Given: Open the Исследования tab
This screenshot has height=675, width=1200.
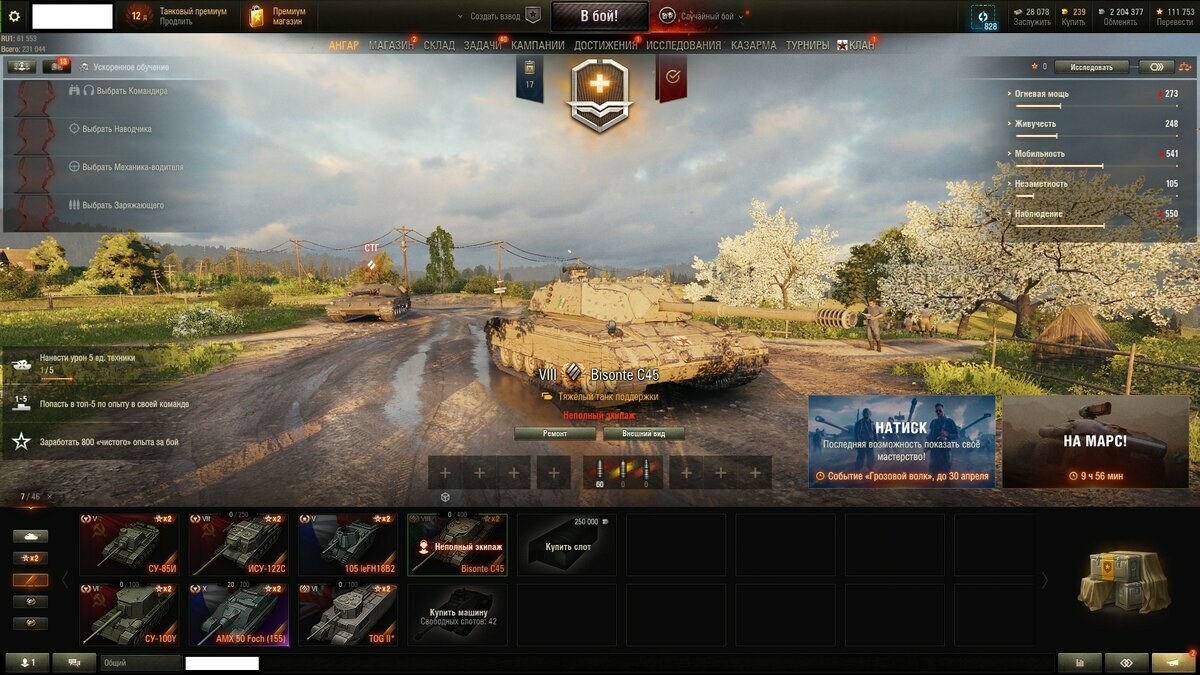Looking at the screenshot, I should (683, 45).
